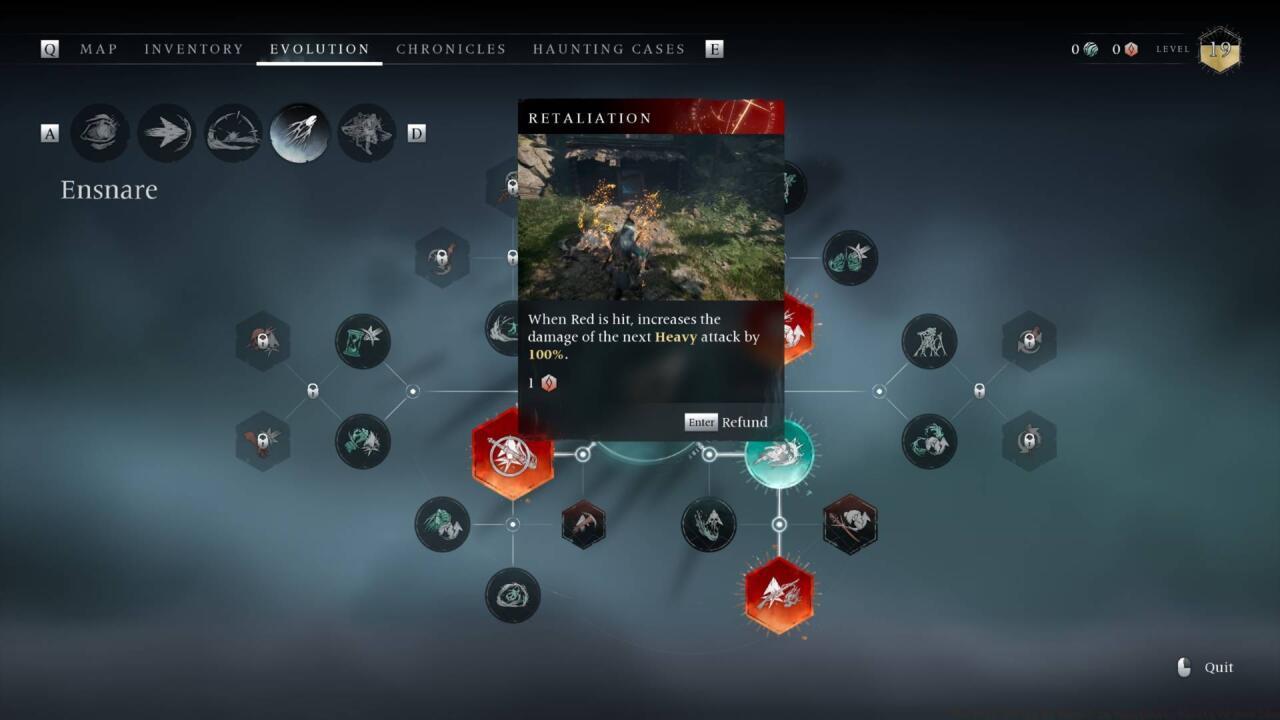Select the Ensnare tendril skill tree icon

(300, 133)
